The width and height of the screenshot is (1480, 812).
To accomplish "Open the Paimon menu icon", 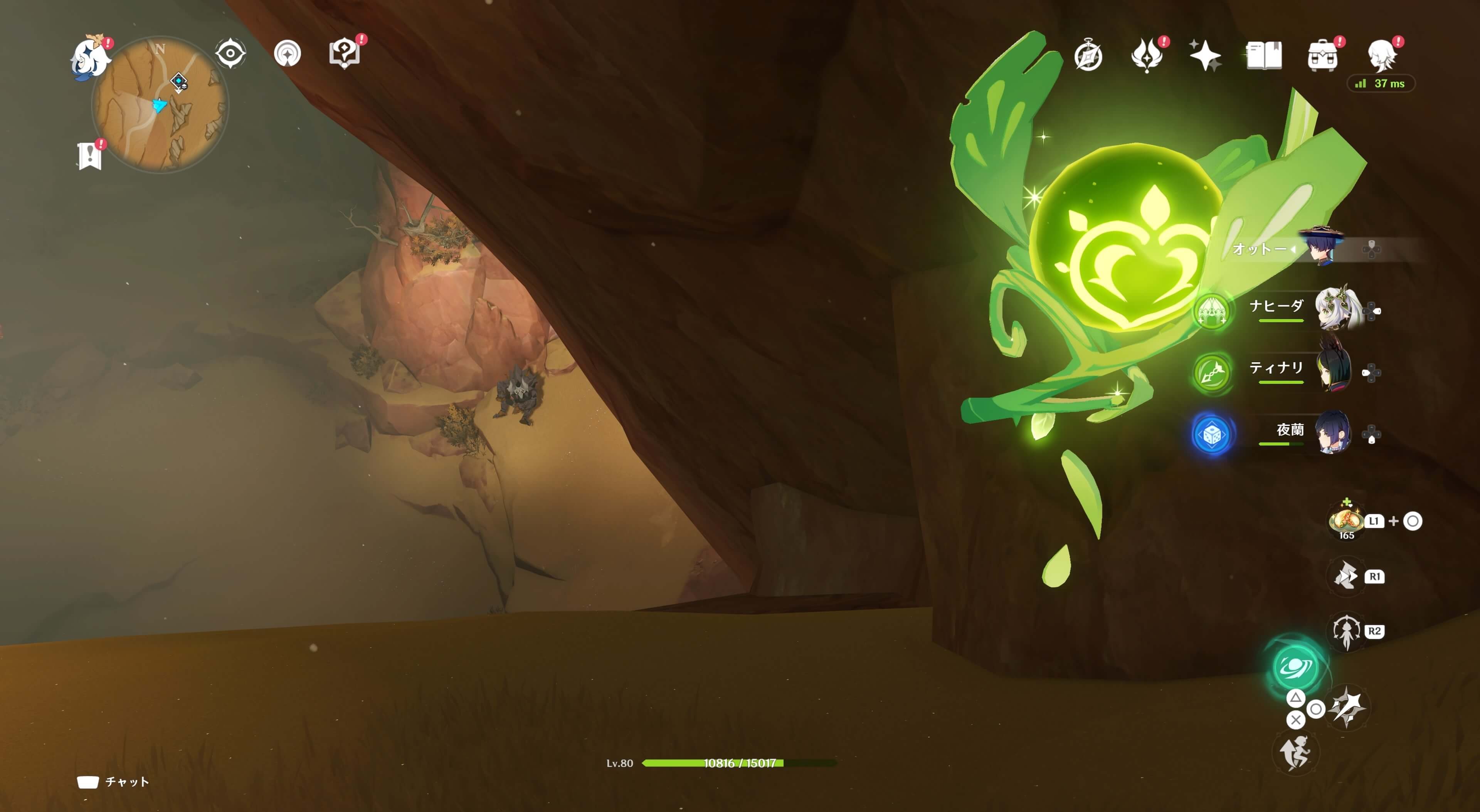I will pyautogui.click(x=90, y=57).
